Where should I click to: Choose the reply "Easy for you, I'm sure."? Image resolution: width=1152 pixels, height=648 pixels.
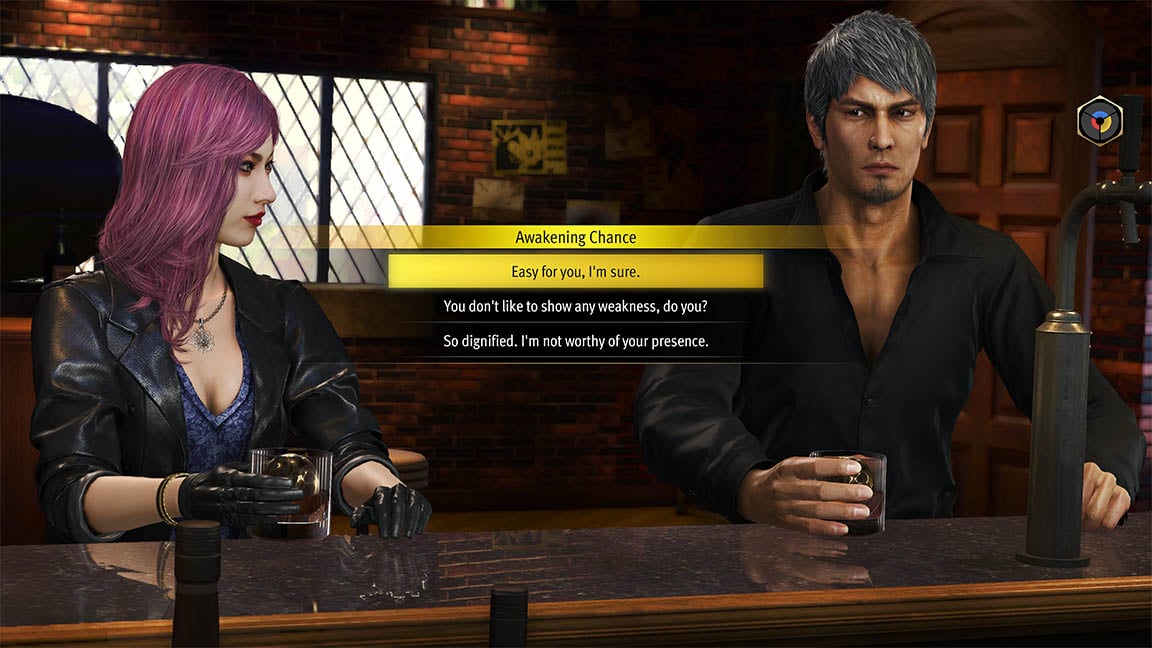(x=575, y=272)
